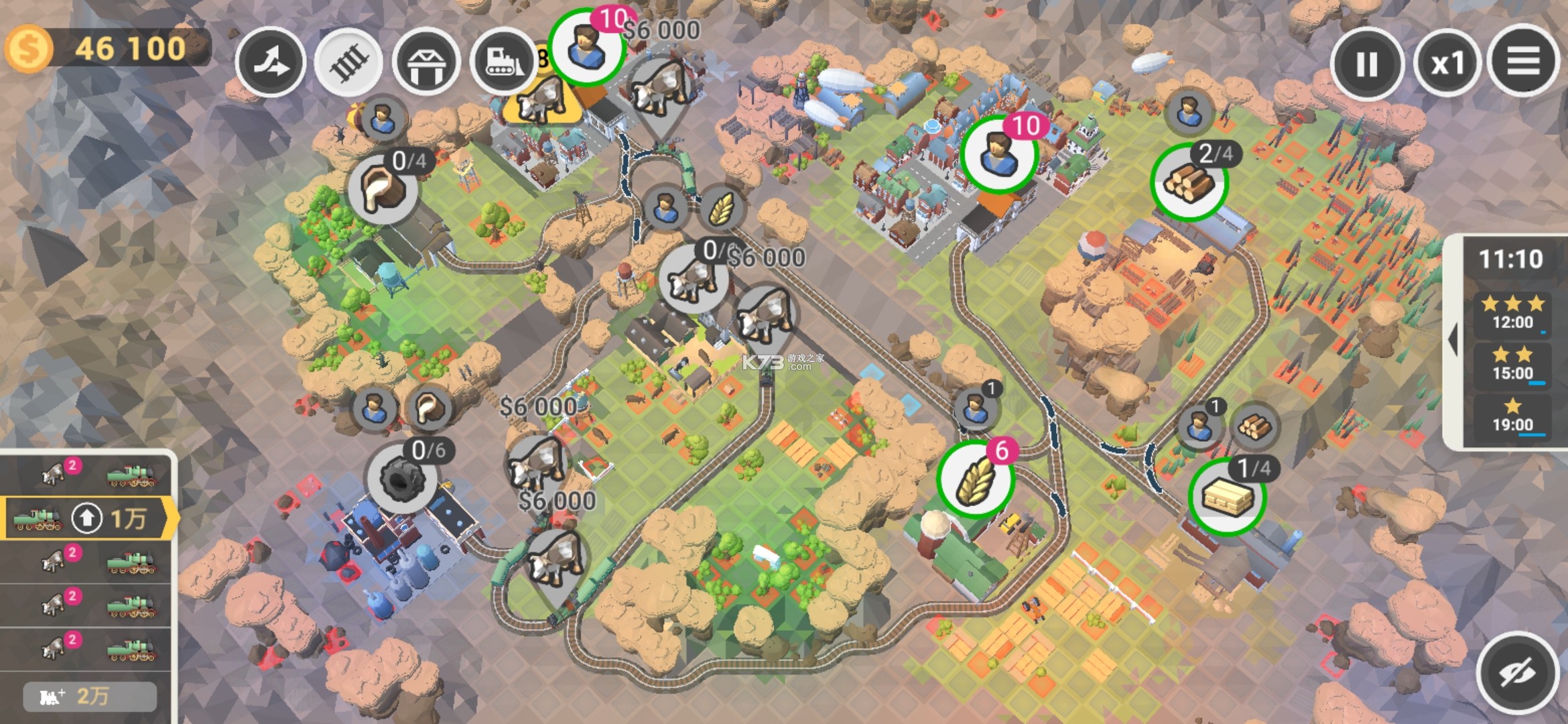Viewport: 1568px width, 724px height.
Task: Toggle the crossed-eye hide icons button
Action: coord(1517,672)
